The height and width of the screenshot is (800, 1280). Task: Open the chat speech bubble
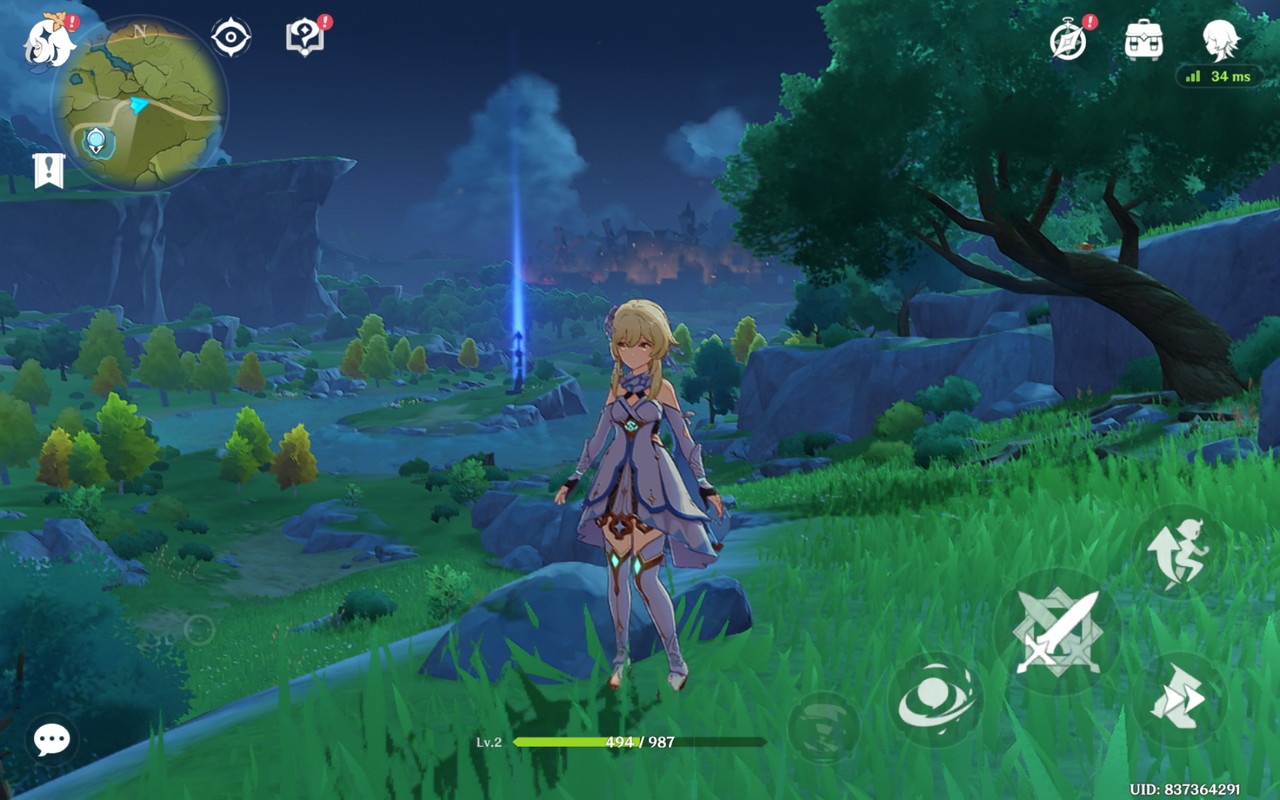(51, 739)
